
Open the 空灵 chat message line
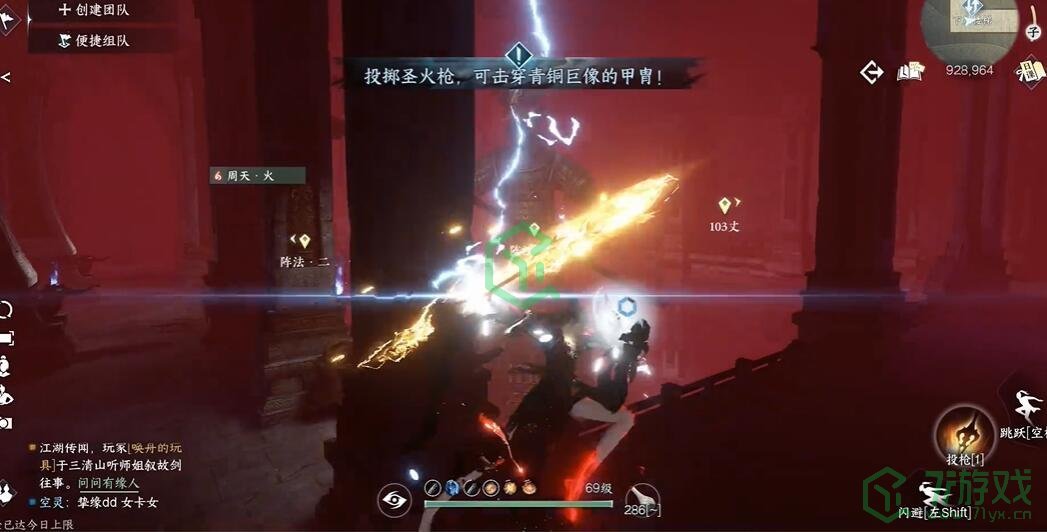point(98,502)
